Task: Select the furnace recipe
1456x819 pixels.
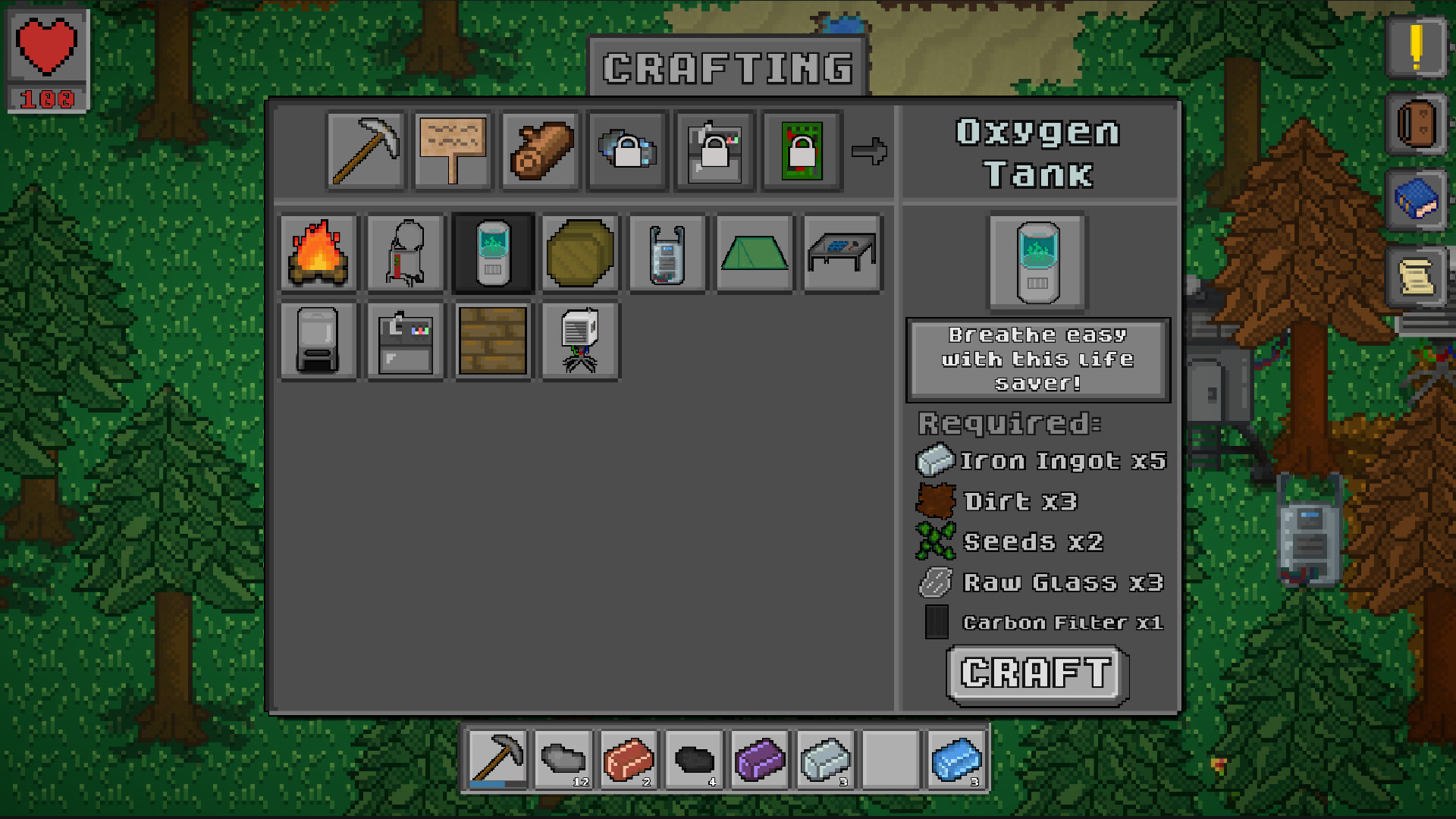Action: tap(318, 339)
